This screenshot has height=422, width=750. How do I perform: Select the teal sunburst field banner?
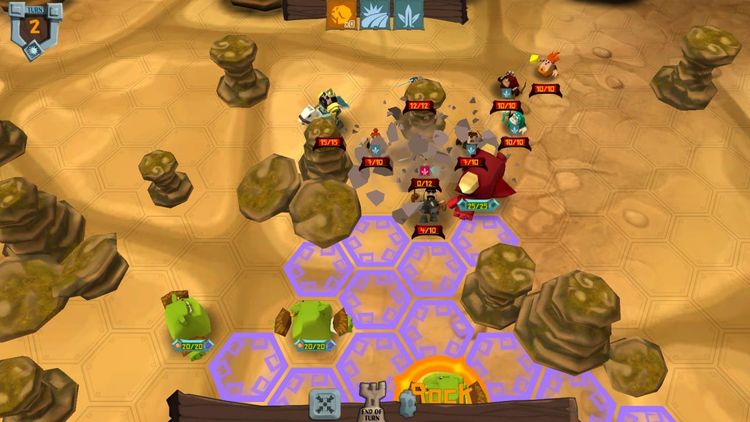(374, 14)
